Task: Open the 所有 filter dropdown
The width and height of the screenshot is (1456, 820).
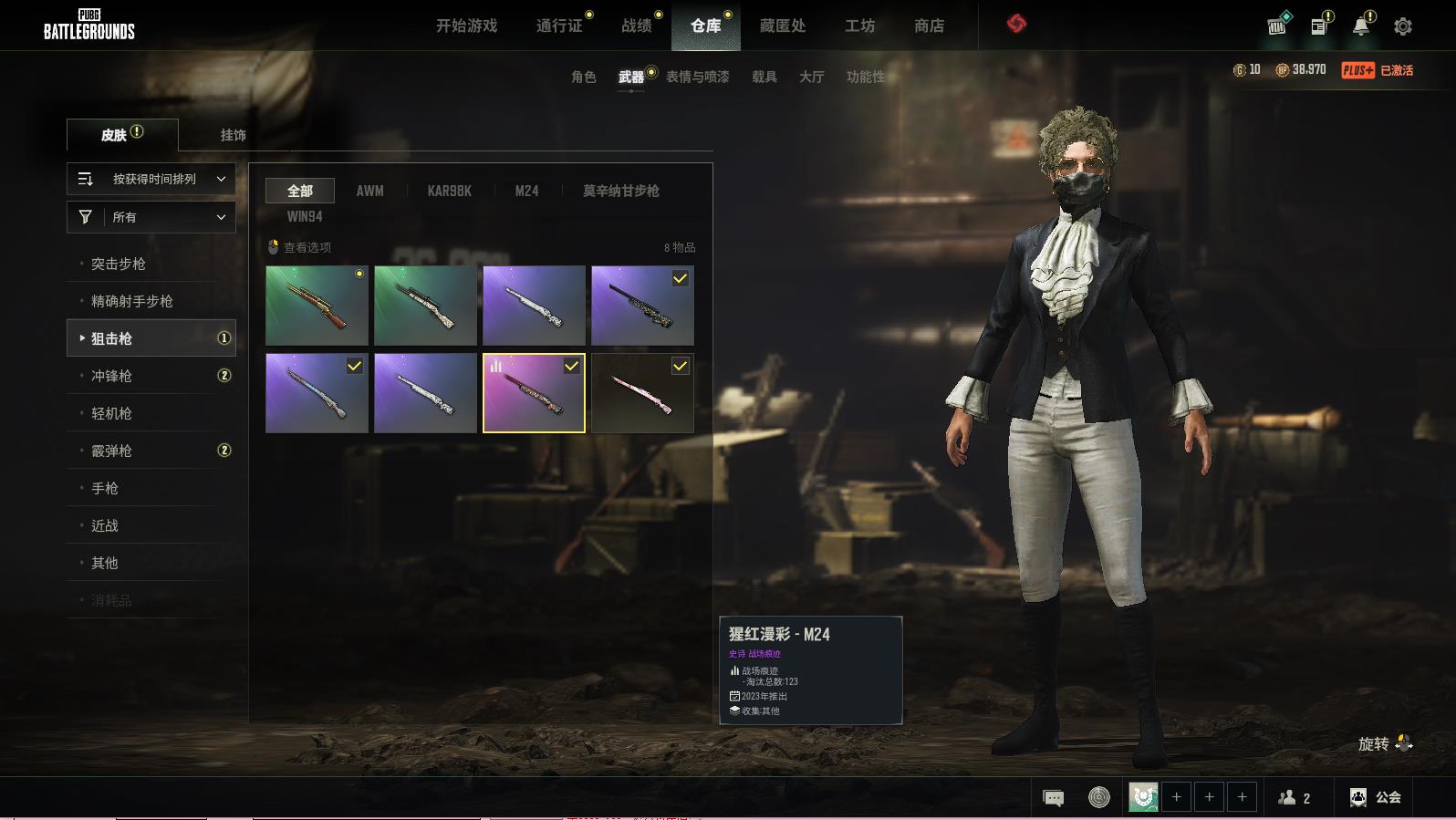Action: click(x=151, y=217)
